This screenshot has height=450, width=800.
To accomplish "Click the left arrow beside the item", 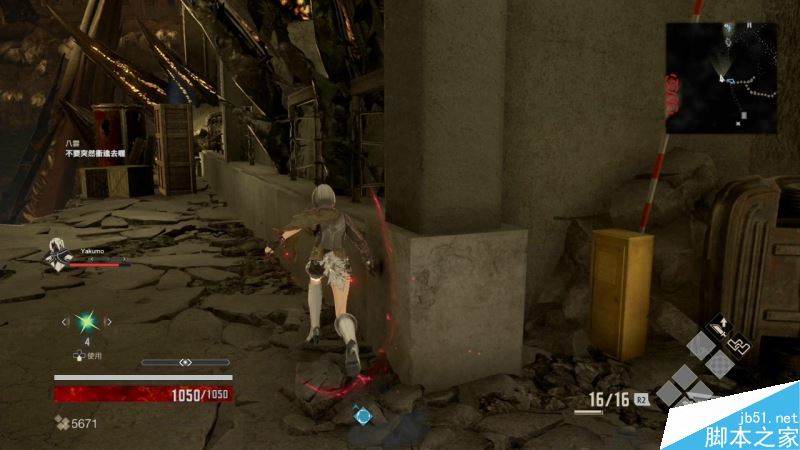I will 66,322.
